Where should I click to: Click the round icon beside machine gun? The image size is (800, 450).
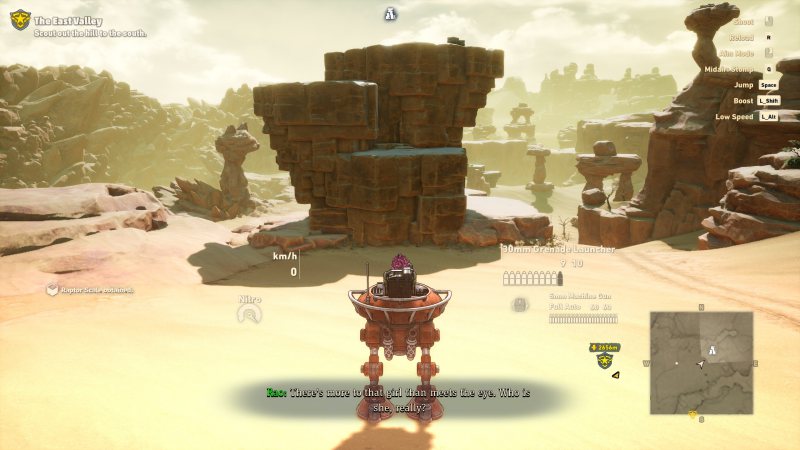(x=520, y=305)
